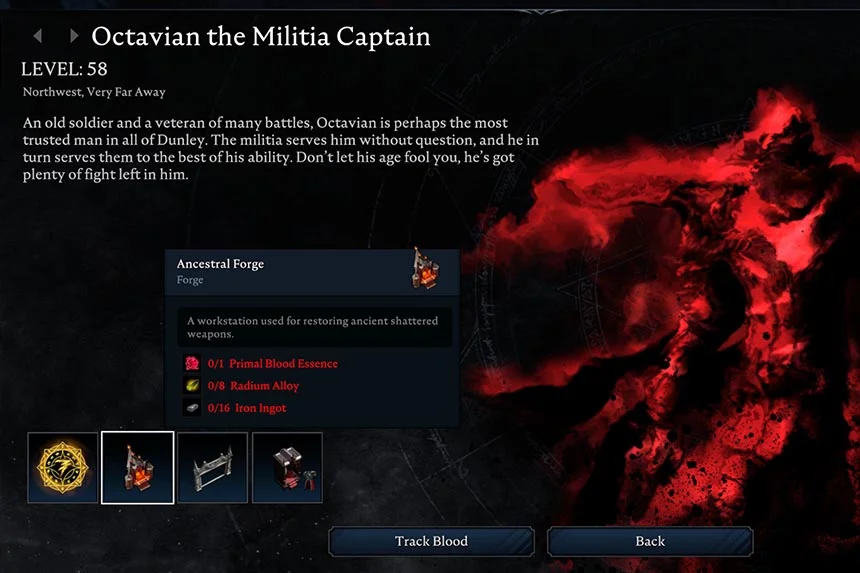Select the Ancestral Forge reward icon
This screenshot has height=573, width=860.
click(x=138, y=467)
